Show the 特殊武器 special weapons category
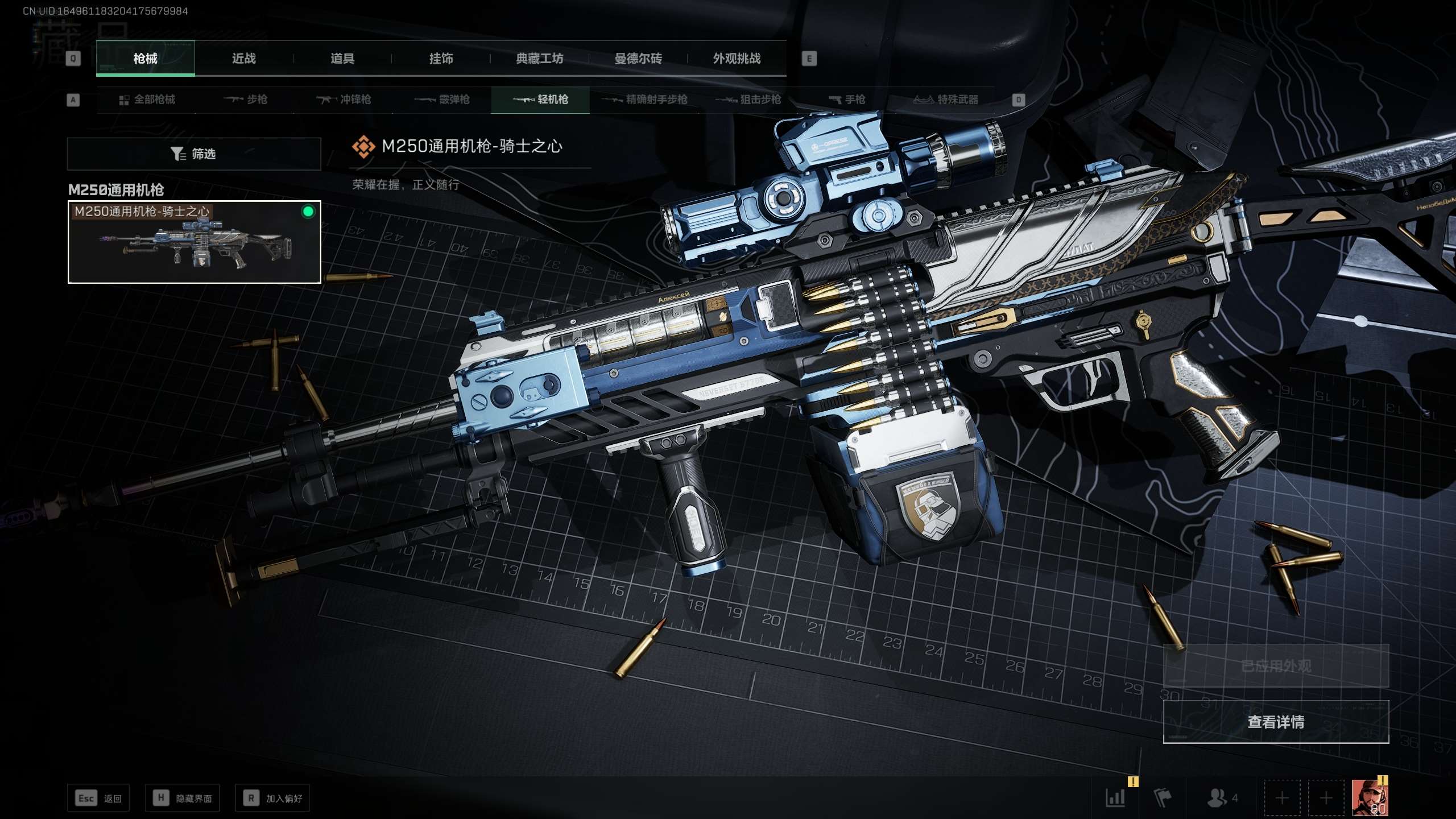 click(x=946, y=100)
